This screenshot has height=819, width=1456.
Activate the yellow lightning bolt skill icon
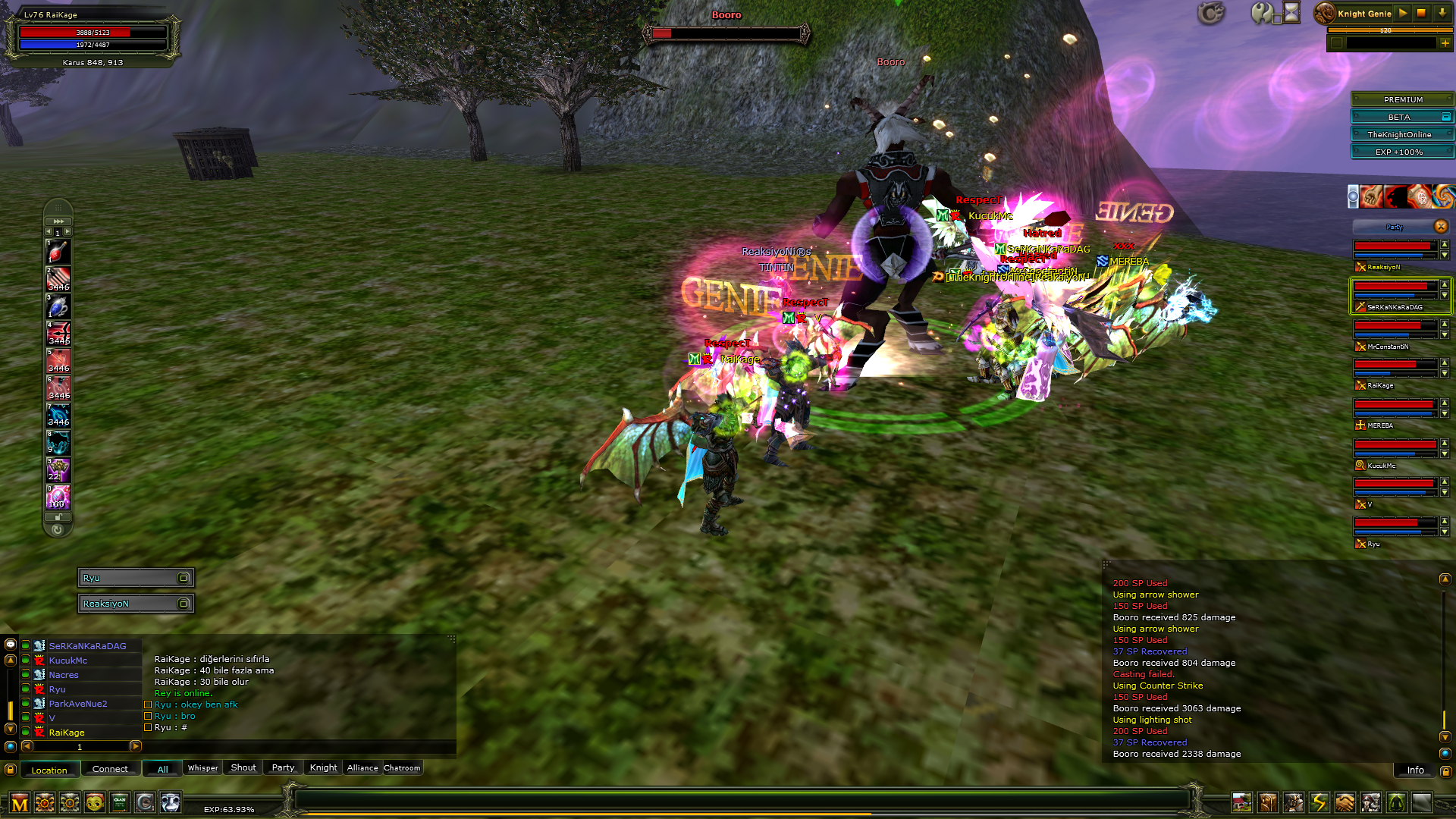(1319, 802)
